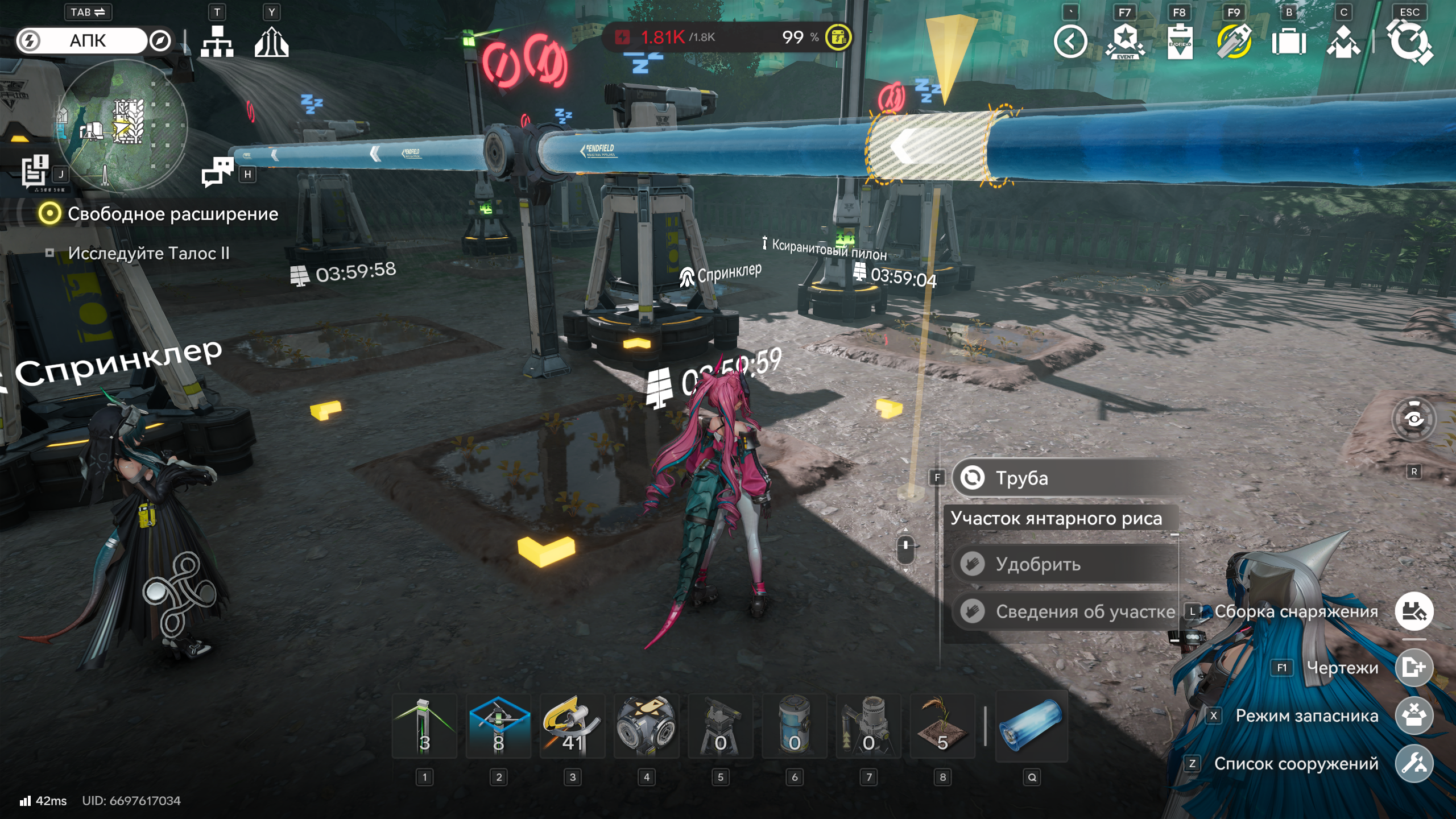This screenshot has width=1456, height=819.
Task: Select the yellow tool slot with 41
Action: (572, 727)
